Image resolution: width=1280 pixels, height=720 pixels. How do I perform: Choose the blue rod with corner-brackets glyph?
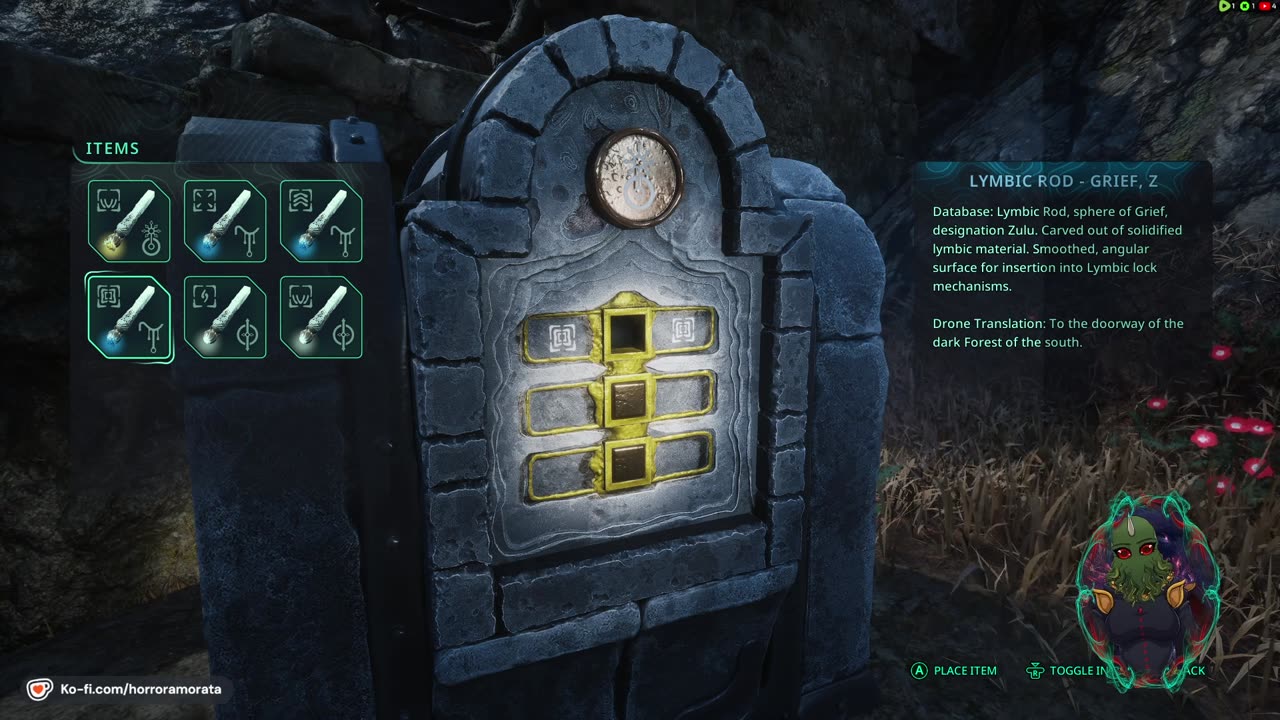click(x=225, y=221)
